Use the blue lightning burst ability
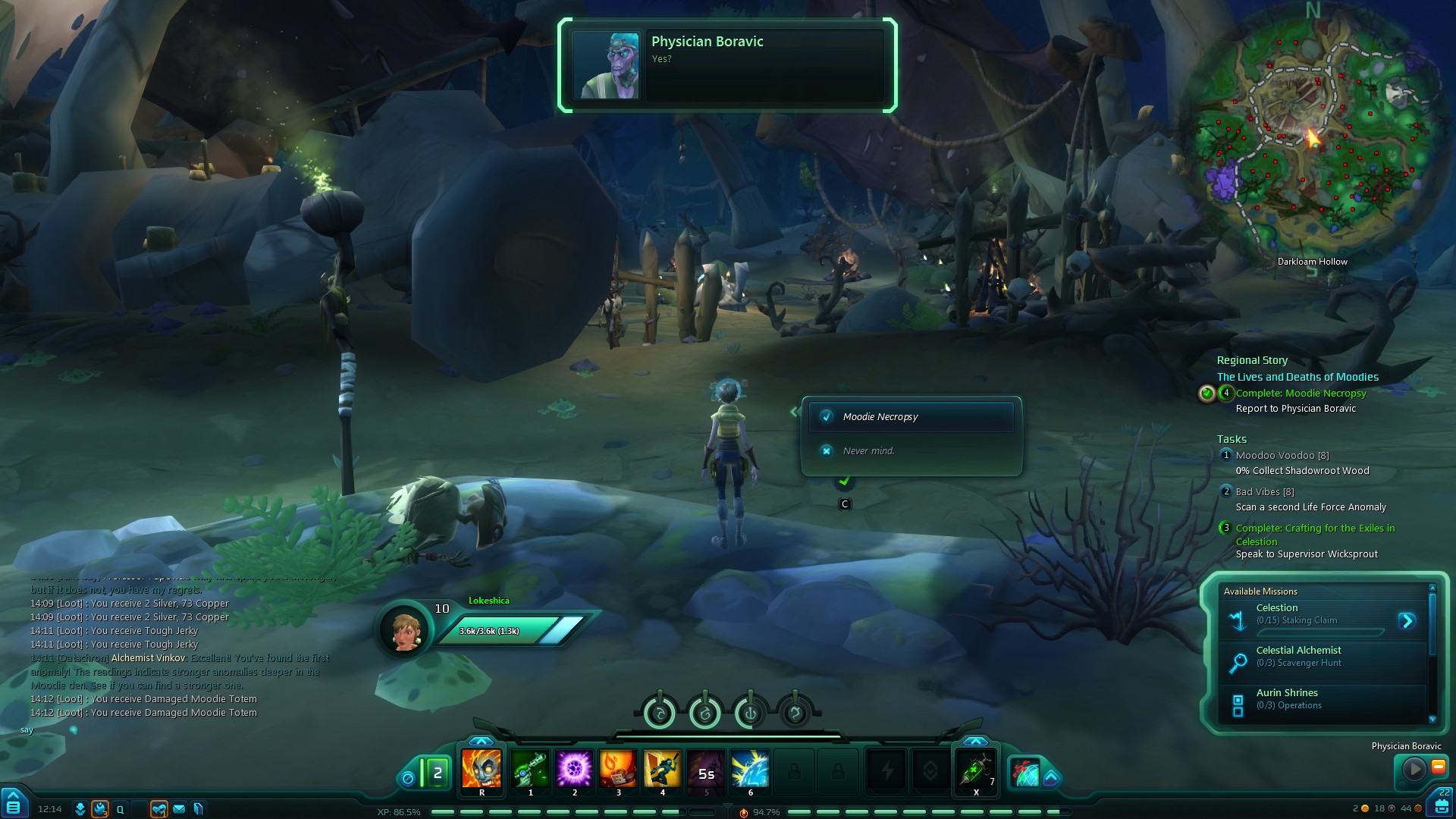The image size is (1456, 819). tap(750, 769)
